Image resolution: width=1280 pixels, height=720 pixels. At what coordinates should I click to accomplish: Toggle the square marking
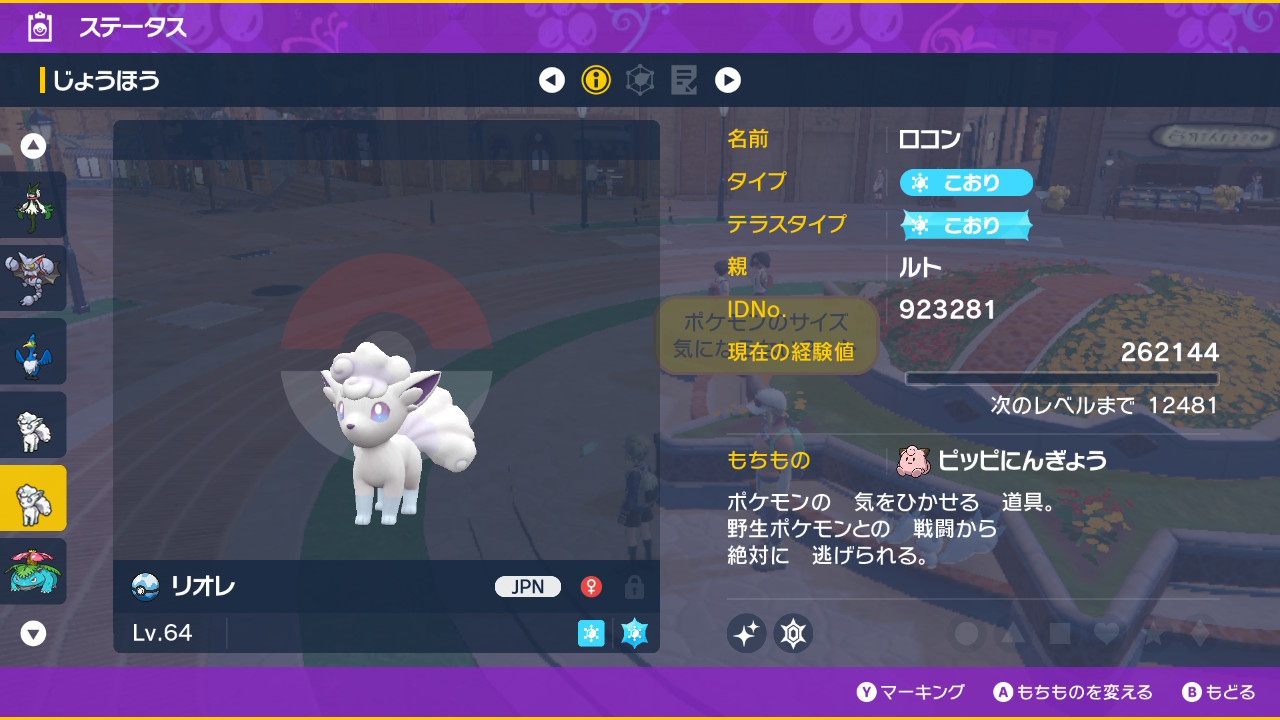pos(1059,633)
